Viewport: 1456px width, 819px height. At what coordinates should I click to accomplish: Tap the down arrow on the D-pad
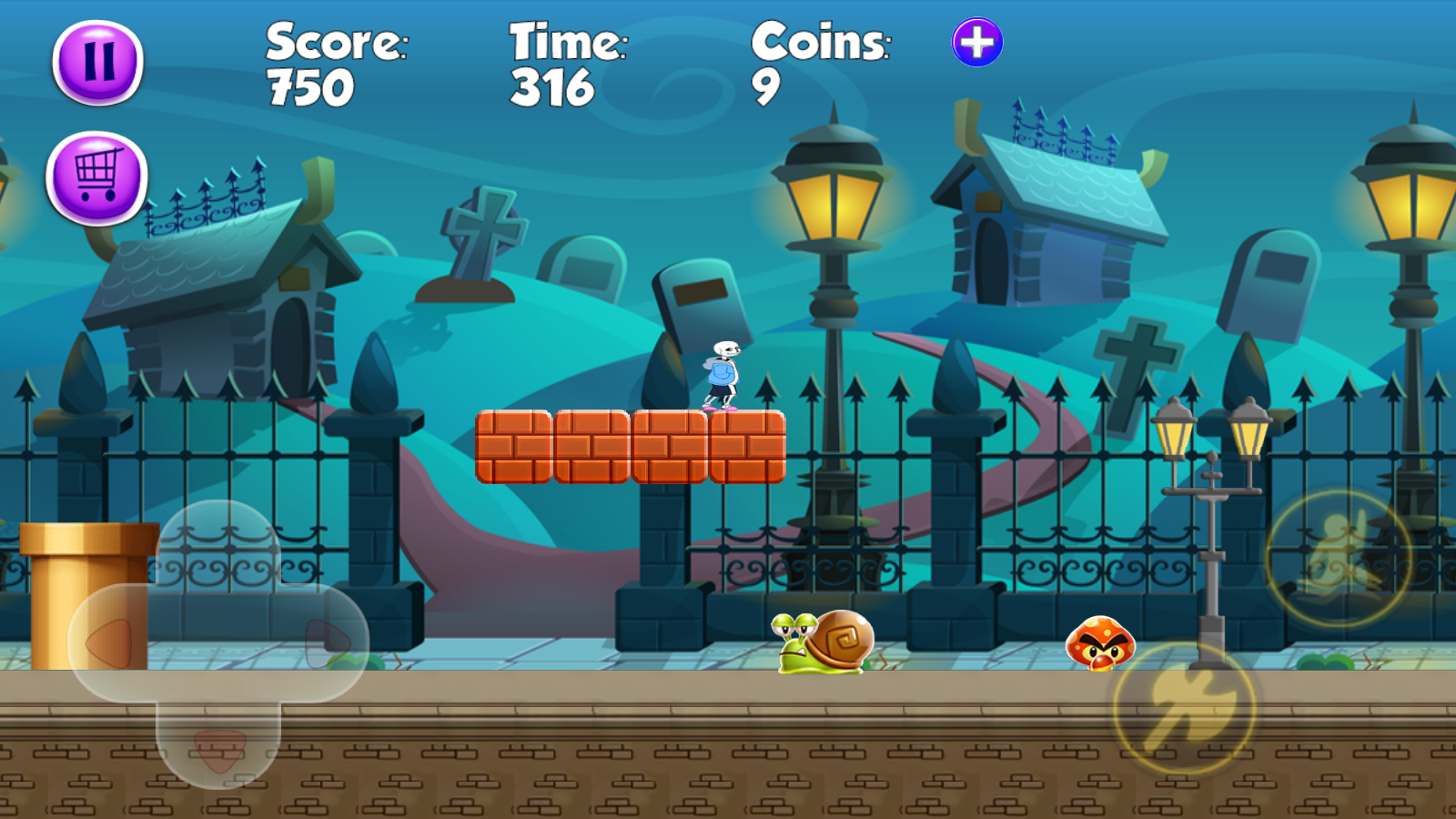[x=218, y=748]
